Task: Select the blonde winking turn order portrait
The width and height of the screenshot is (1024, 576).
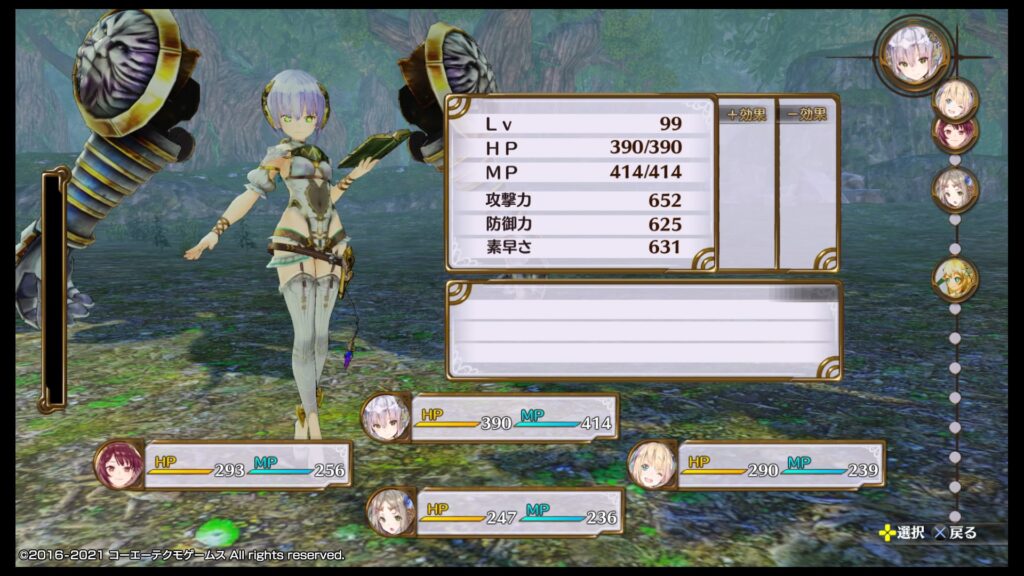Action: [955, 98]
